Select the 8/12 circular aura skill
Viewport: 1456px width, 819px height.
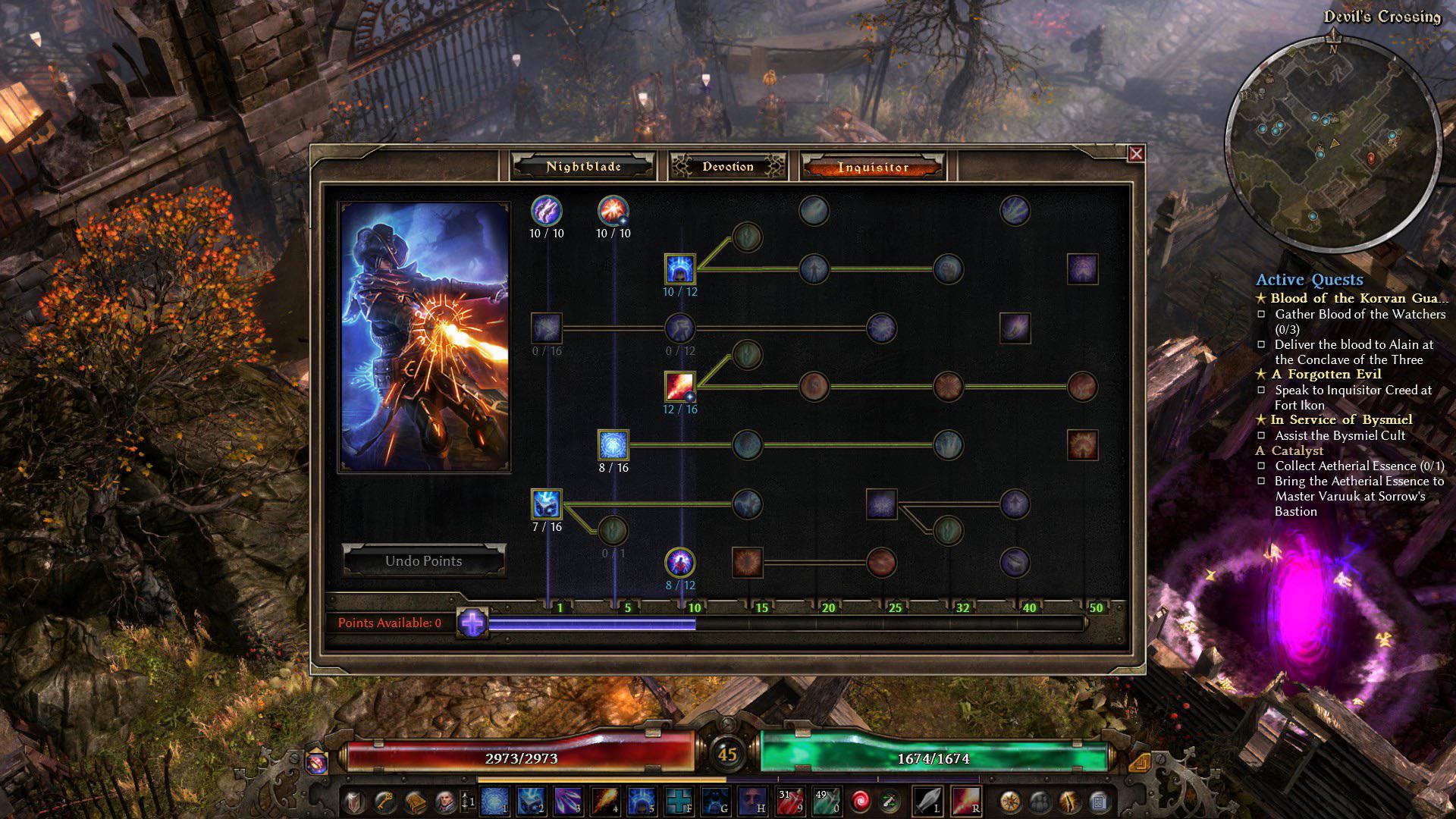click(x=679, y=563)
